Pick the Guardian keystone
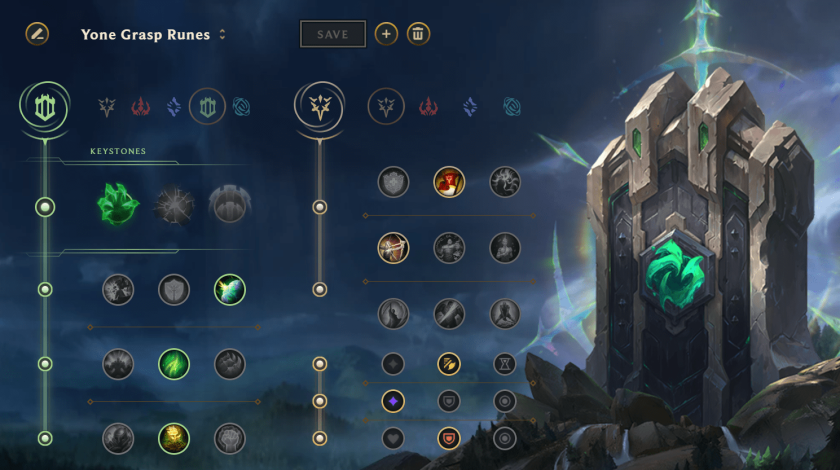 click(x=229, y=205)
